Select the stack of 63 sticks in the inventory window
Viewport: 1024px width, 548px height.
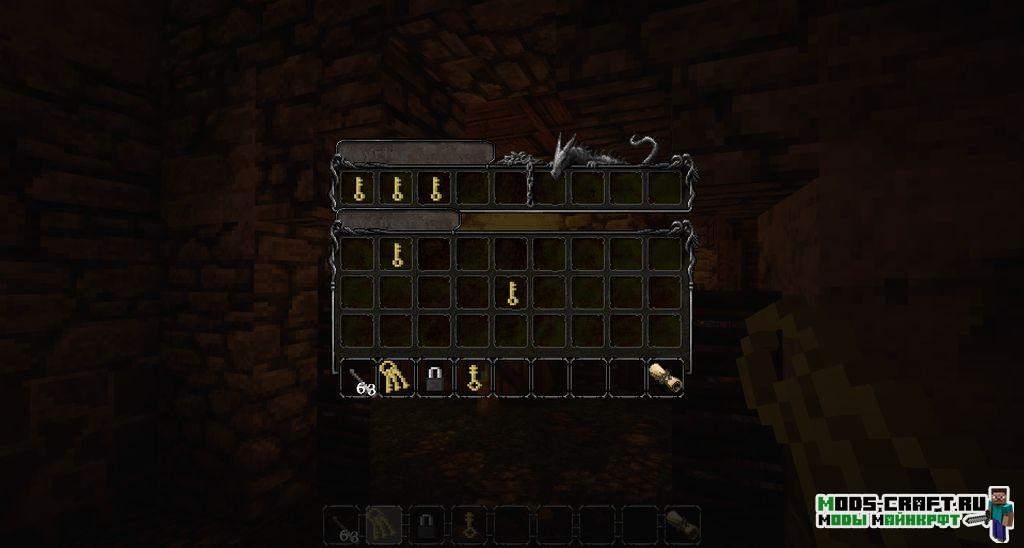359,378
